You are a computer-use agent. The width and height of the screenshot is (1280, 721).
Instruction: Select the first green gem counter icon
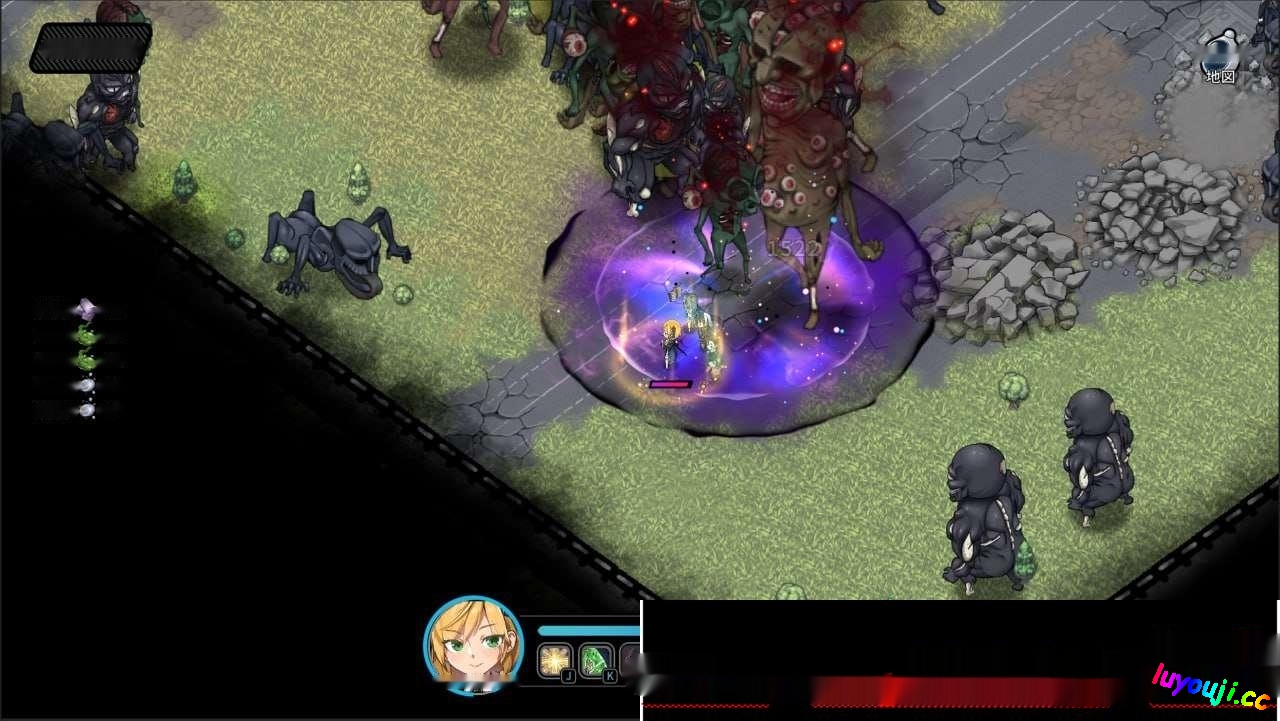coord(86,334)
